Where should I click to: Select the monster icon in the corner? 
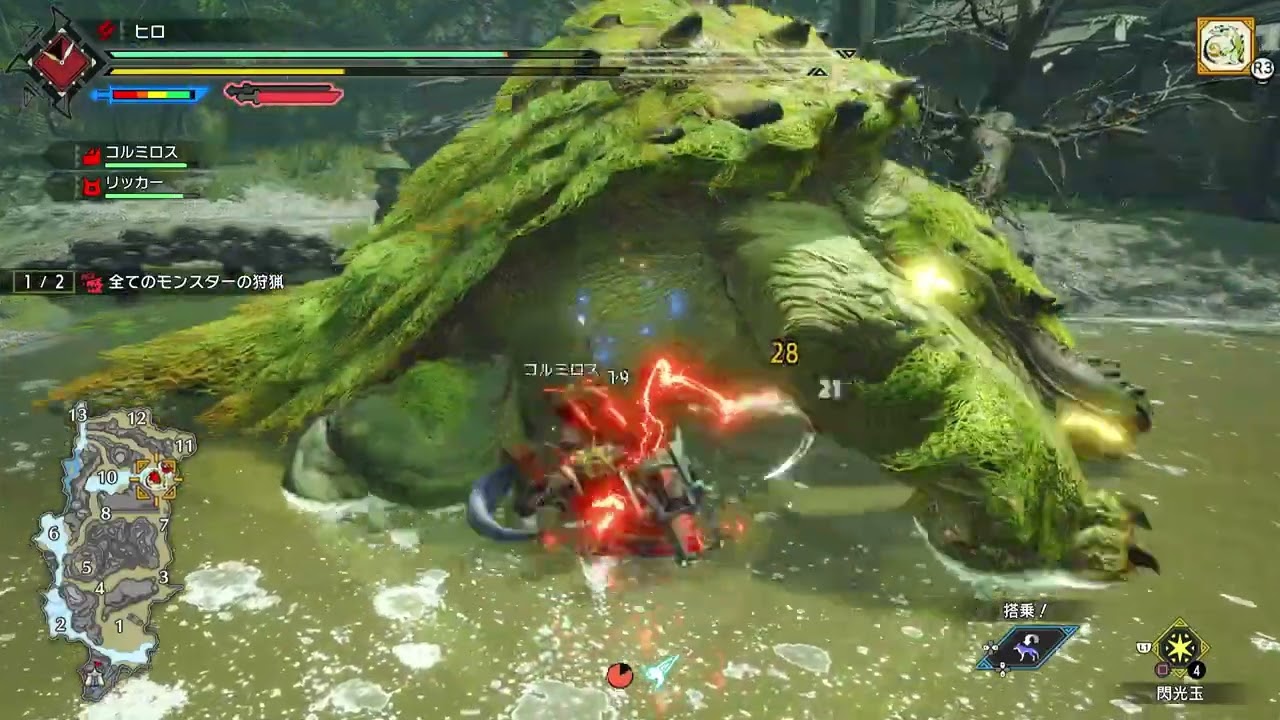1225,46
